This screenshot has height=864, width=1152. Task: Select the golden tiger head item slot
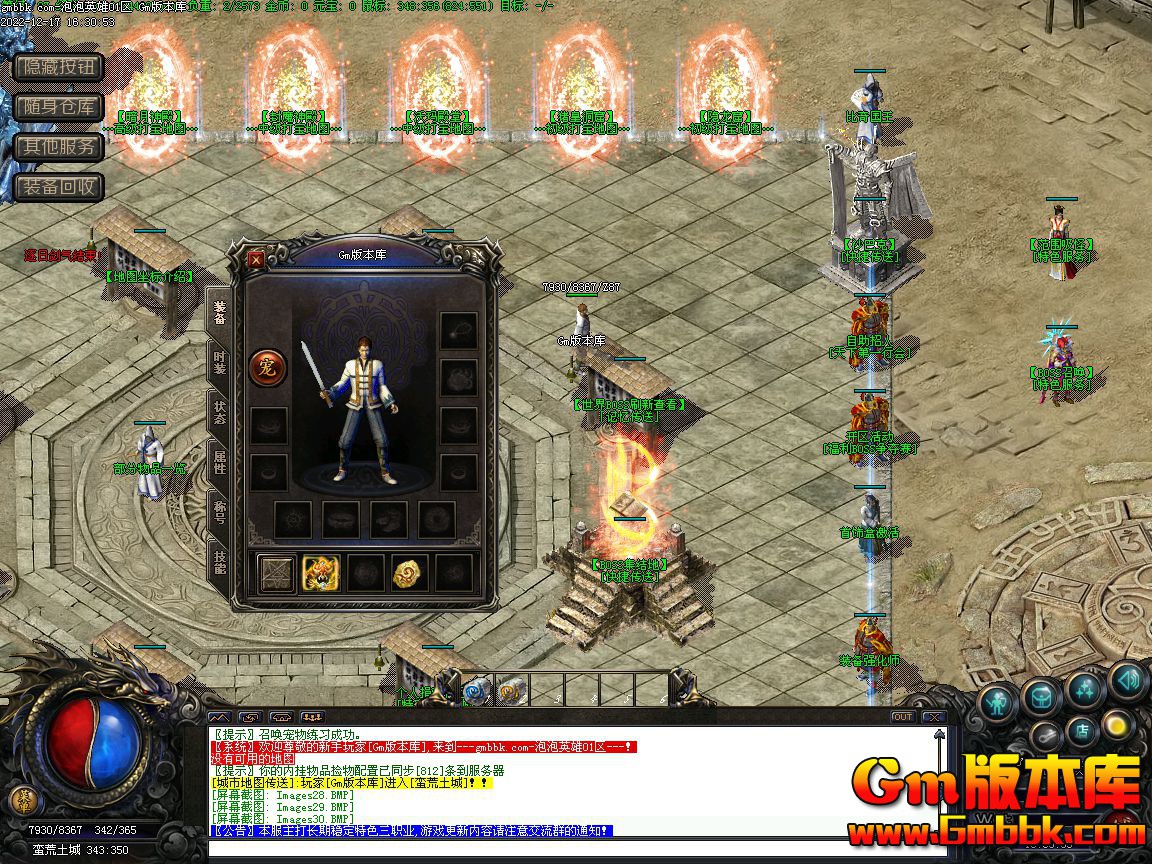point(321,573)
